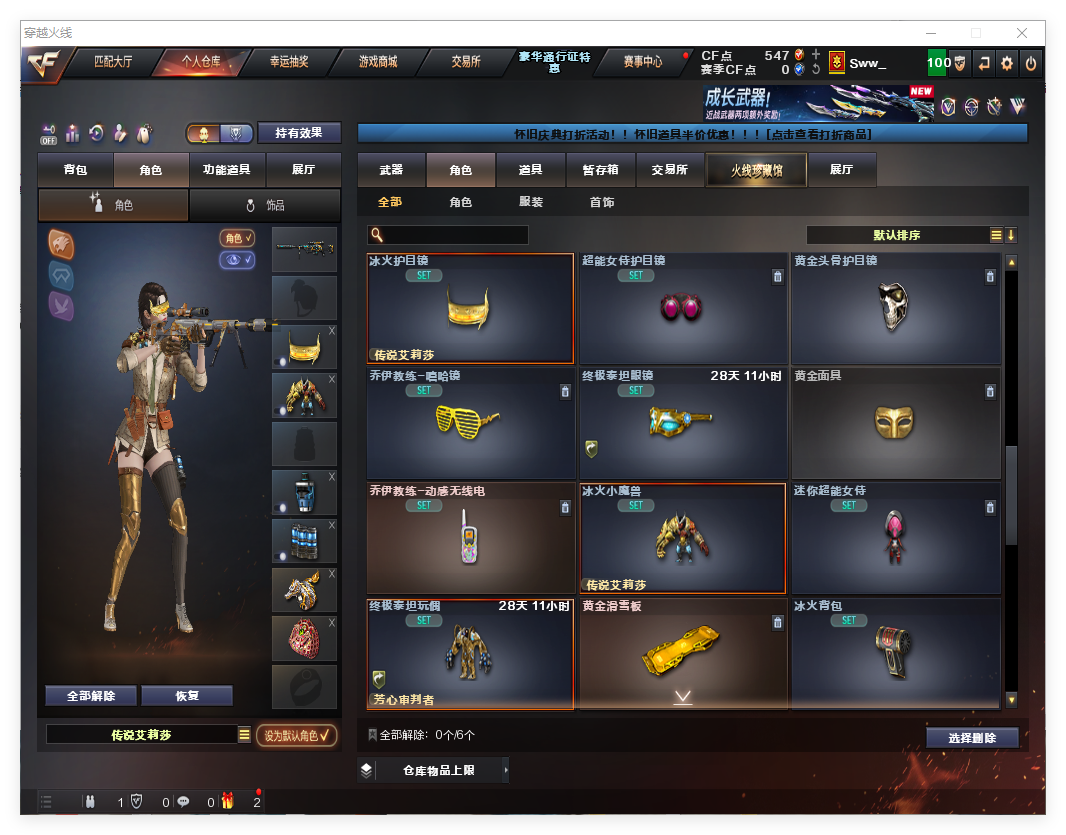This screenshot has width=1066, height=835.
Task: Select the 黄金面具 gold mask item
Action: pyautogui.click(x=895, y=423)
